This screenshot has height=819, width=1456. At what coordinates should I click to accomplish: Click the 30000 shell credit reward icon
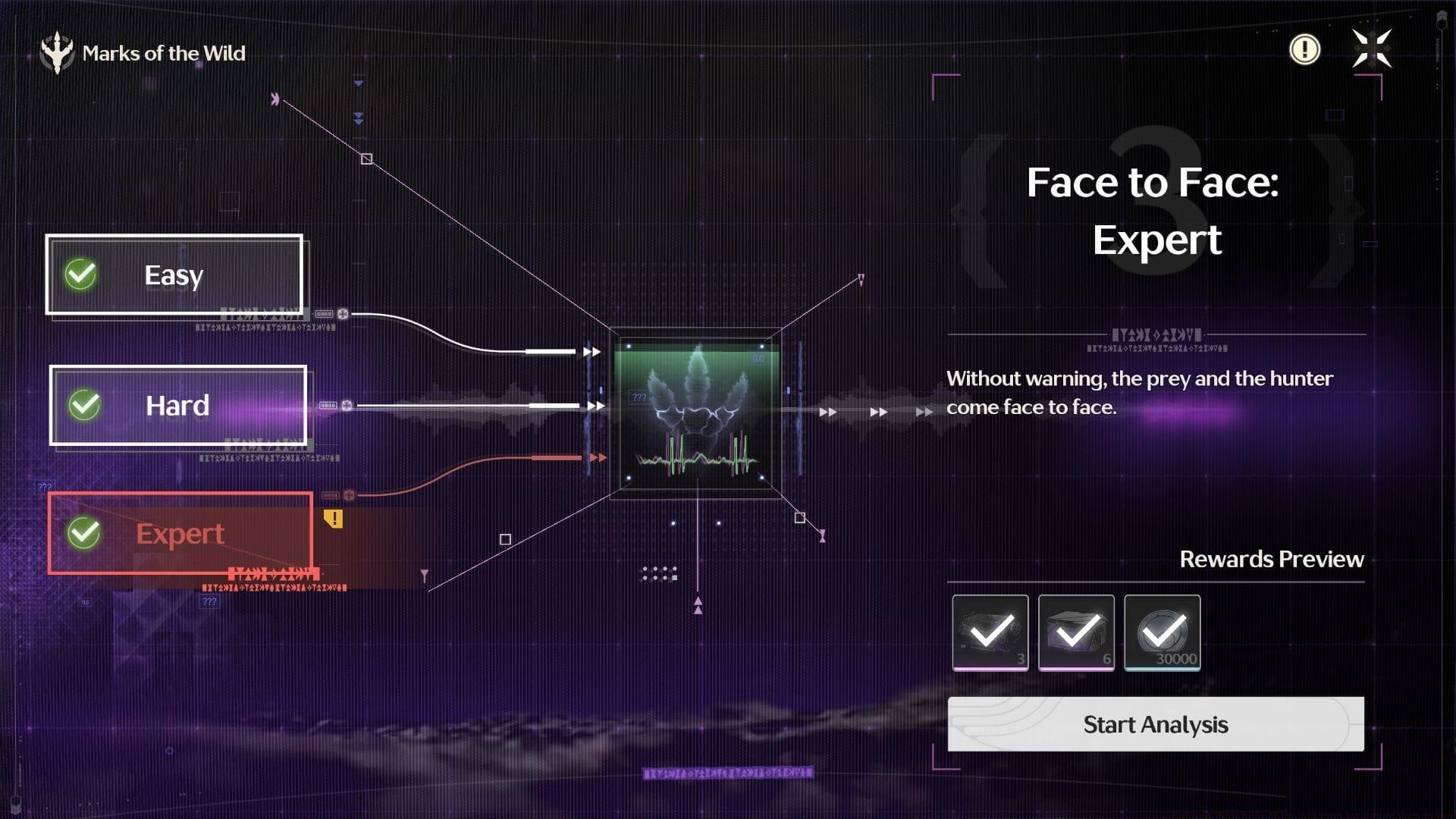1162,633
